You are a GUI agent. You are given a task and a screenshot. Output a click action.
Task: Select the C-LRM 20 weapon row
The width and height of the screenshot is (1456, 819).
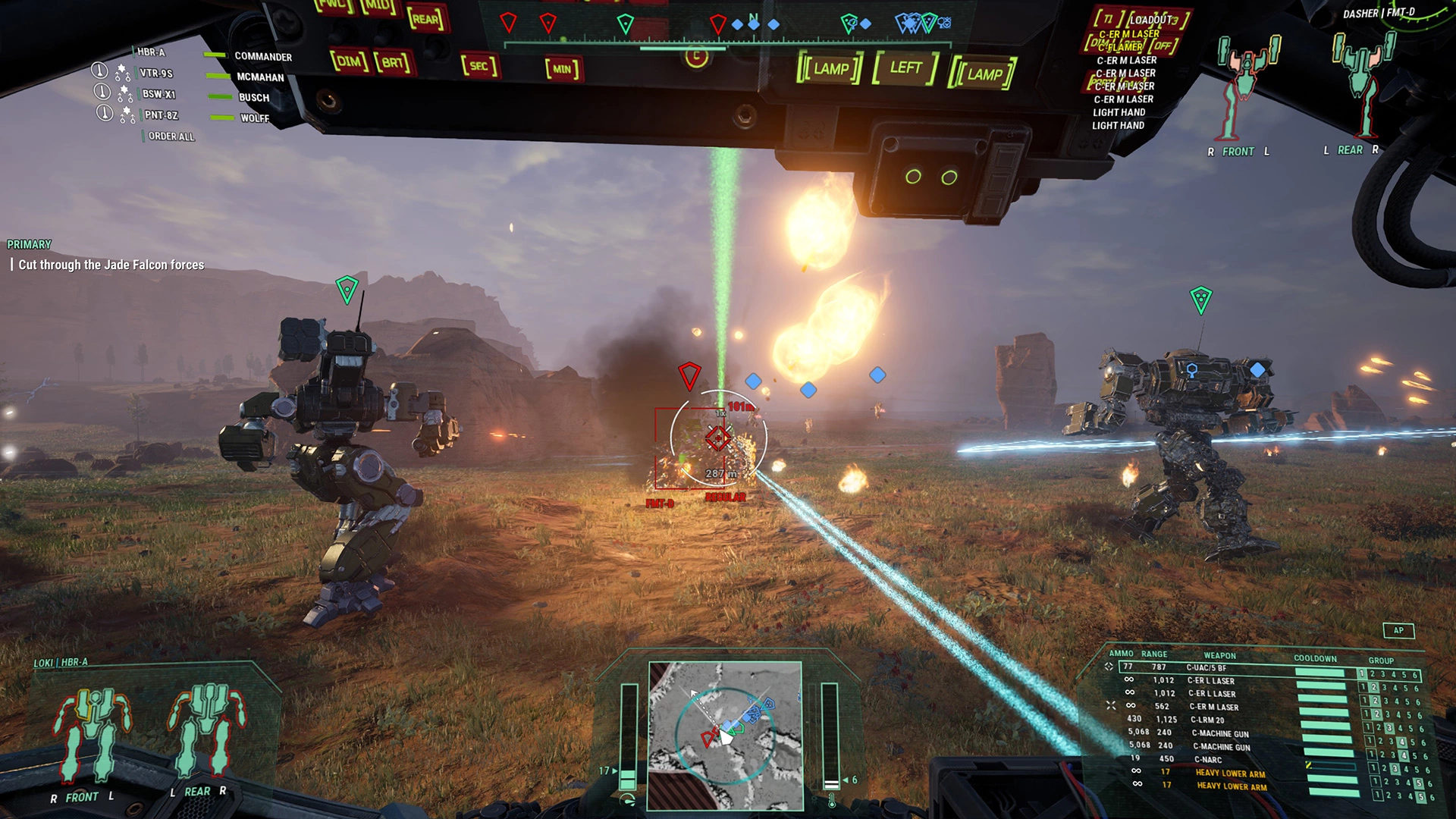(1207, 720)
